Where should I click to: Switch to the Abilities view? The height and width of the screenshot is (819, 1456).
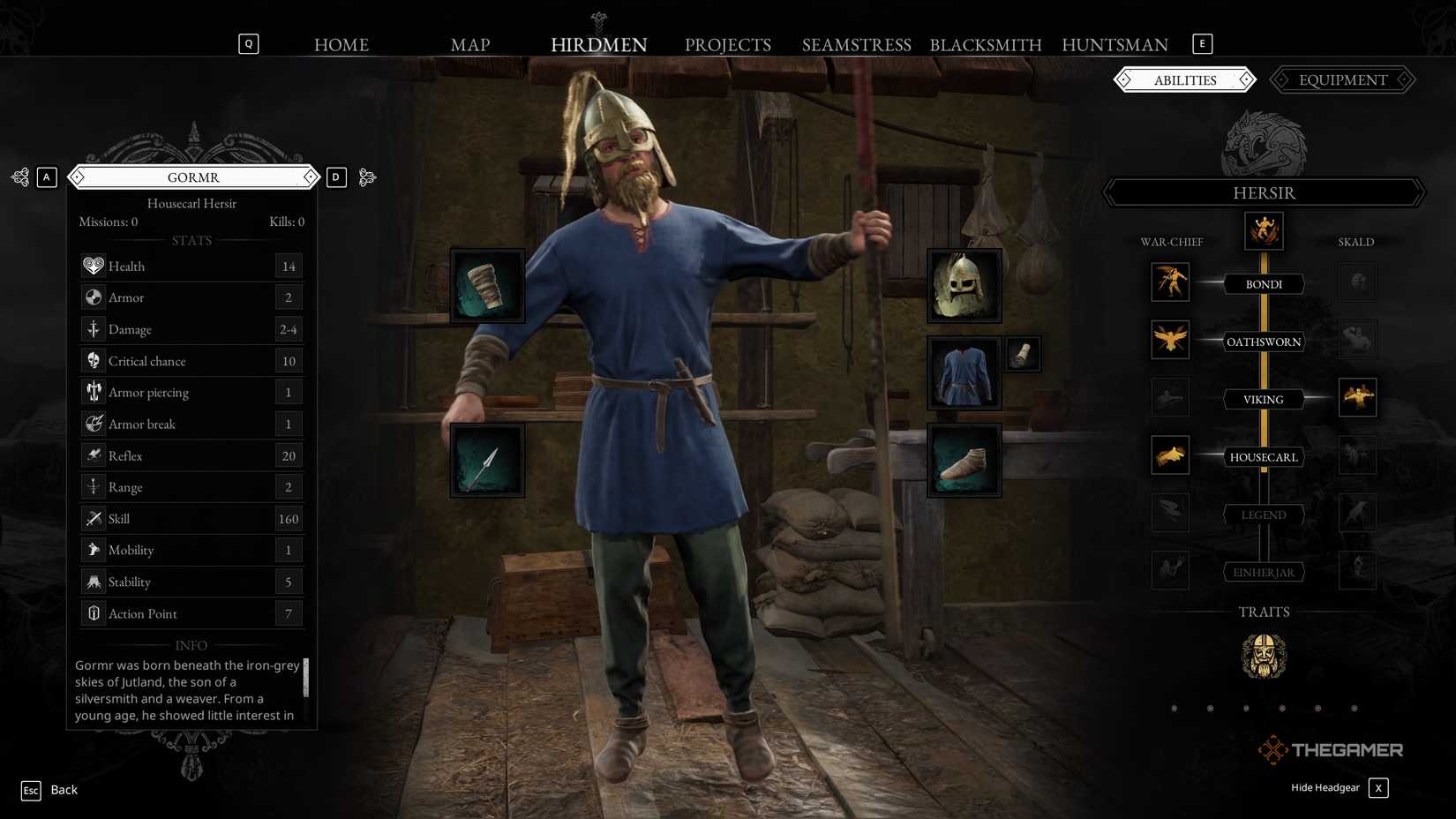(x=1185, y=79)
